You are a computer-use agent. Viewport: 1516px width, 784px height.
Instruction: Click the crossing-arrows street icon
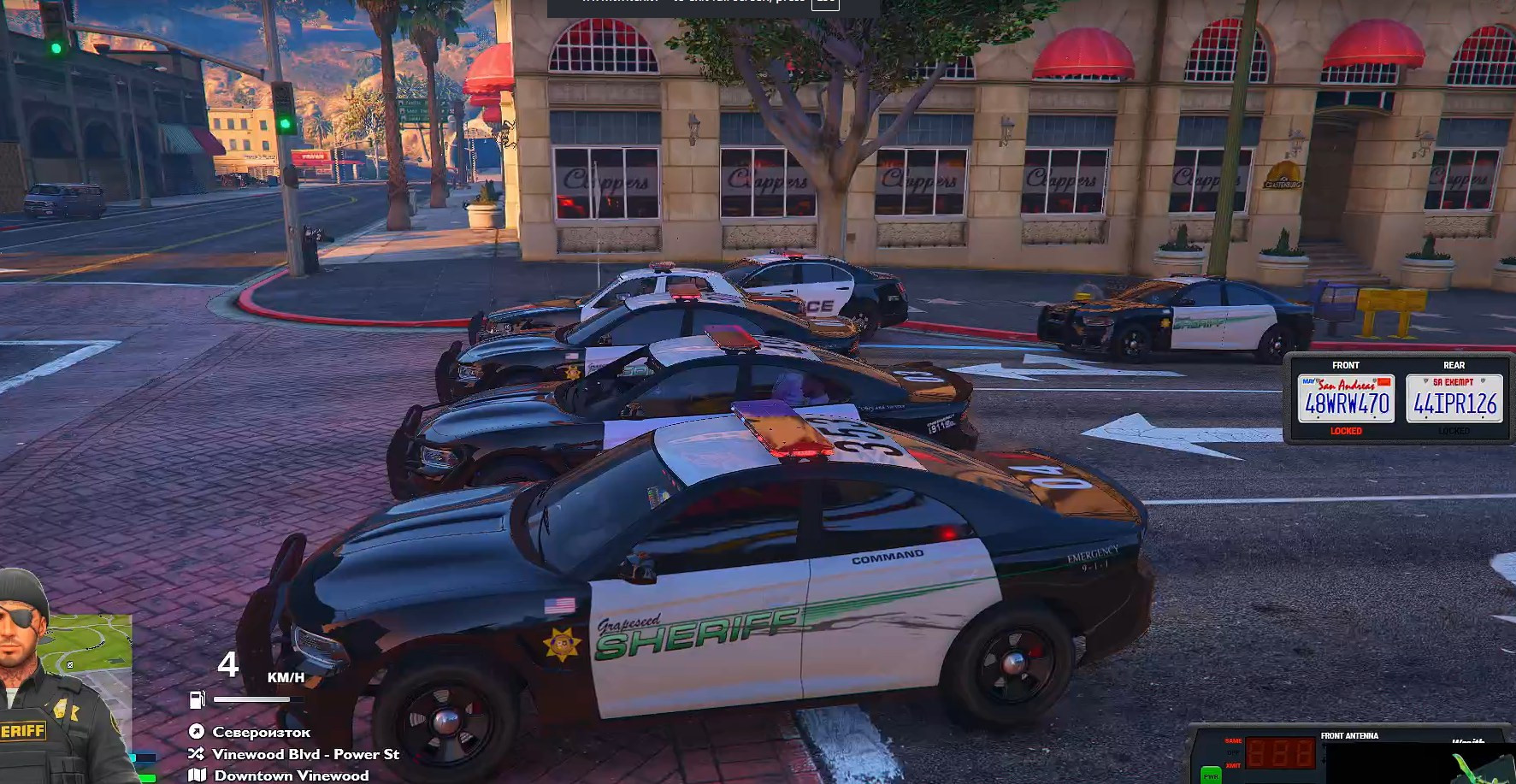[x=197, y=754]
